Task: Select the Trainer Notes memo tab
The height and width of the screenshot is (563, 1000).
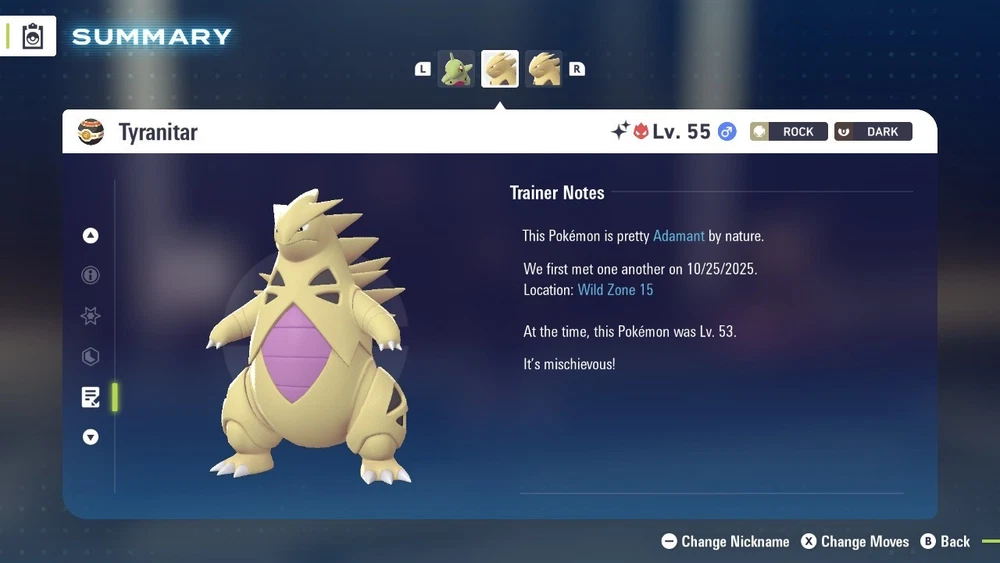Action: coord(91,397)
